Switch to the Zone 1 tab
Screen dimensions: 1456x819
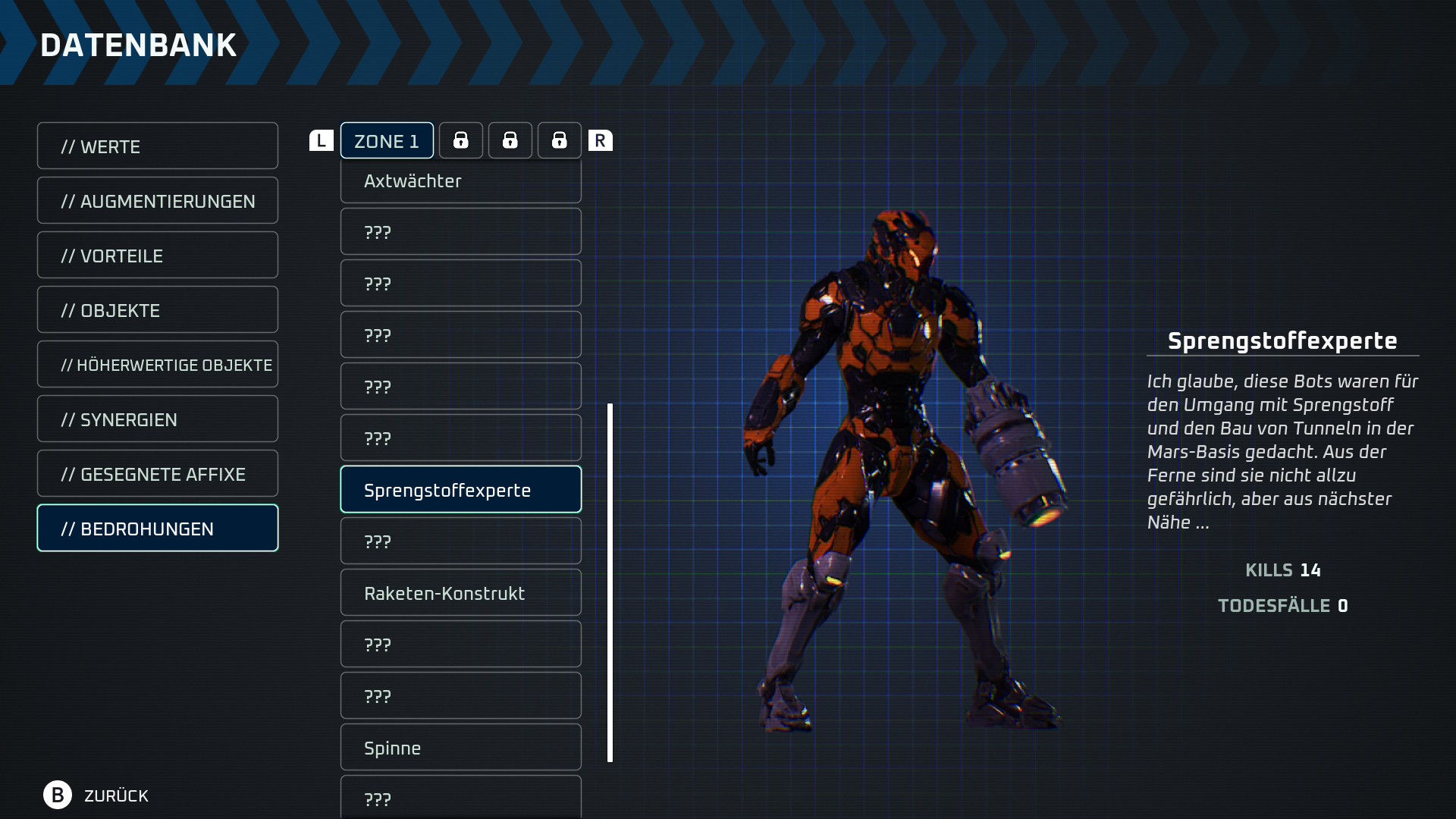point(387,141)
